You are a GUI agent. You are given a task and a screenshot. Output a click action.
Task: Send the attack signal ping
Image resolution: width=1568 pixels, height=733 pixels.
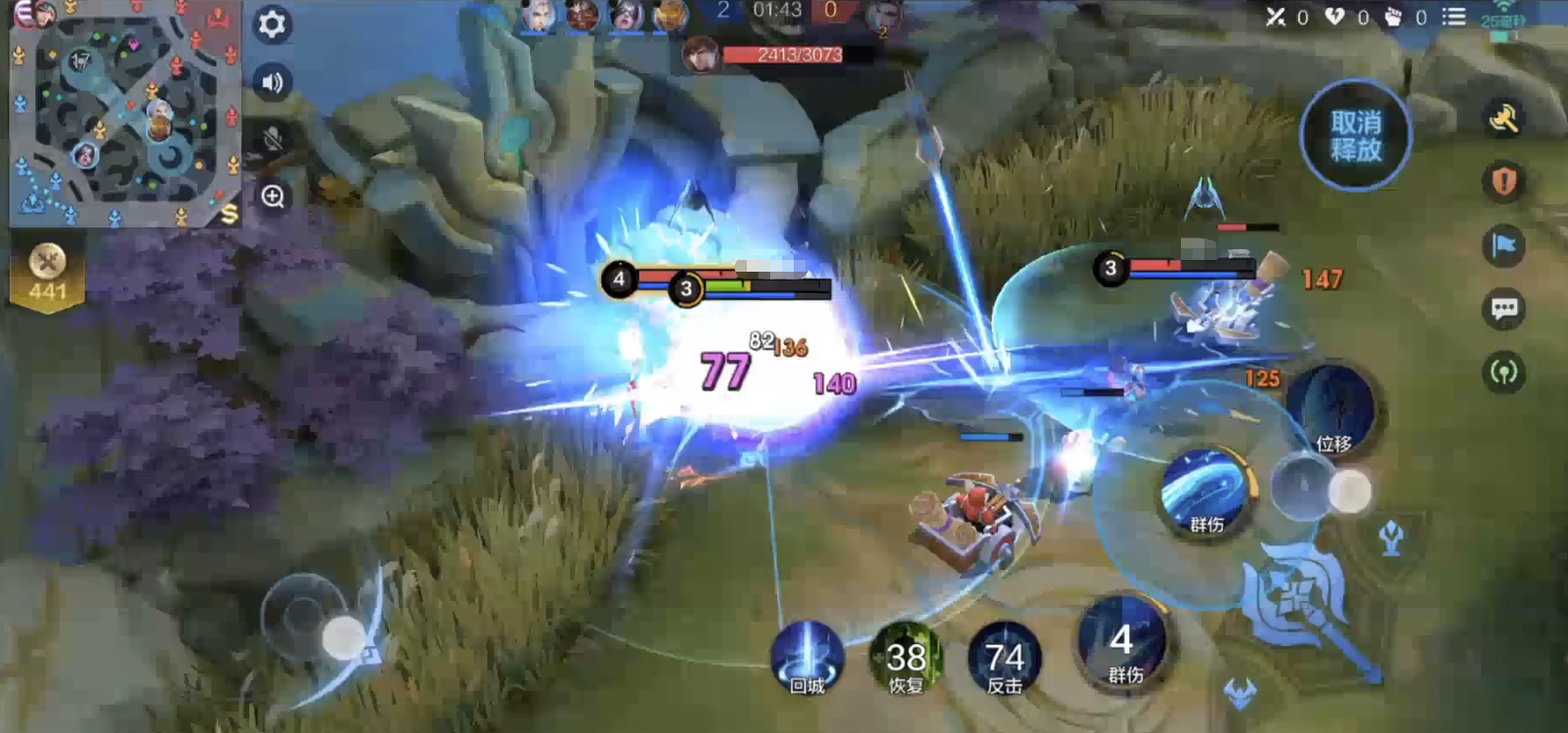tap(1503, 119)
